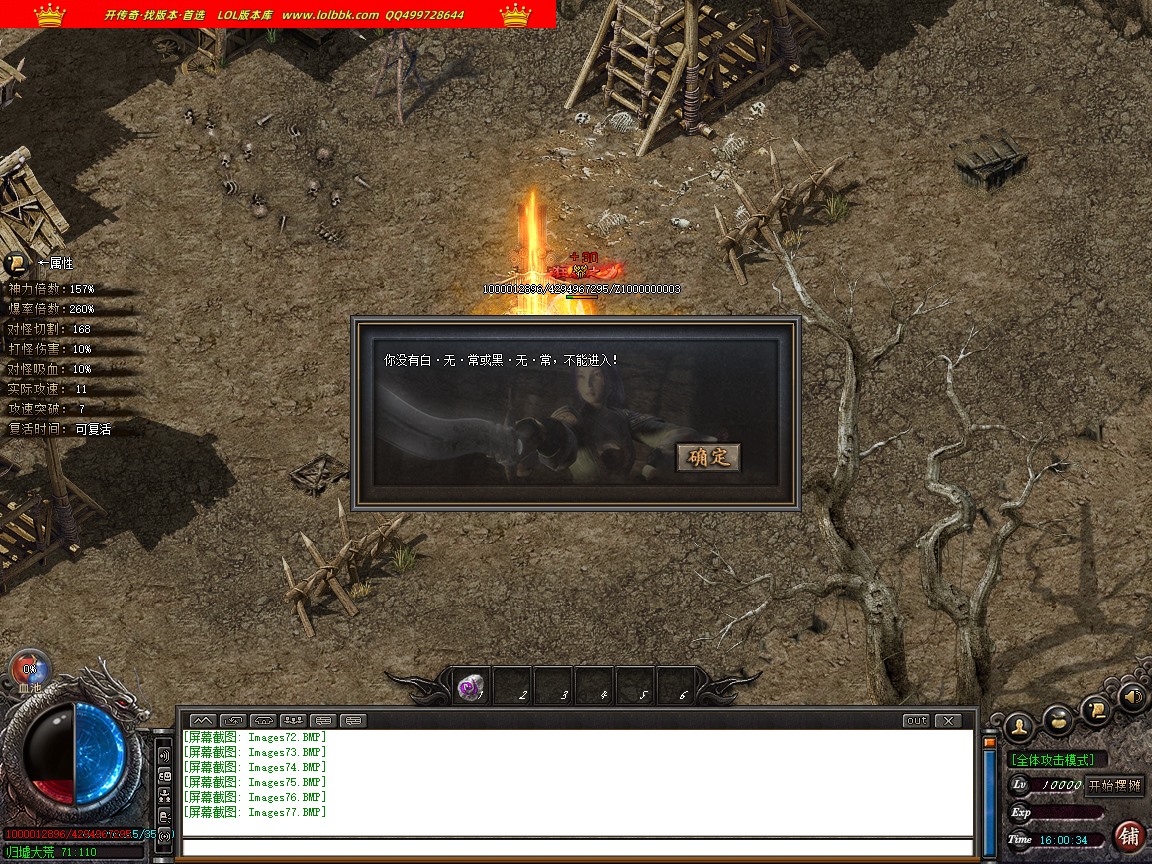The height and width of the screenshot is (864, 1152).
Task: Select the purple orb hotbar slot
Action: click(470, 688)
